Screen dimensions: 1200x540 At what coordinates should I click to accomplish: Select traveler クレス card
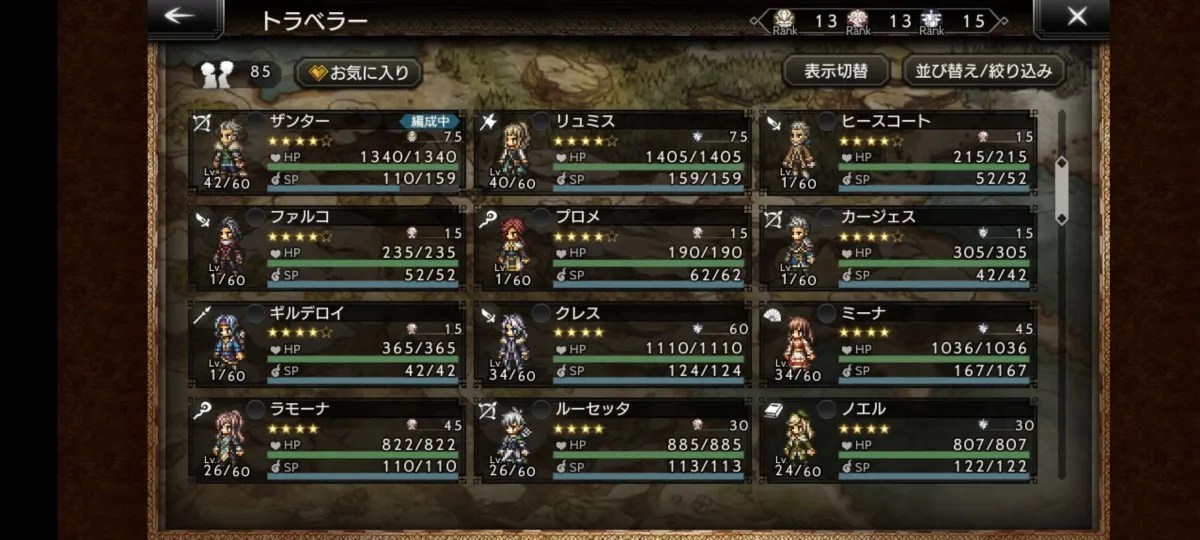coord(614,344)
